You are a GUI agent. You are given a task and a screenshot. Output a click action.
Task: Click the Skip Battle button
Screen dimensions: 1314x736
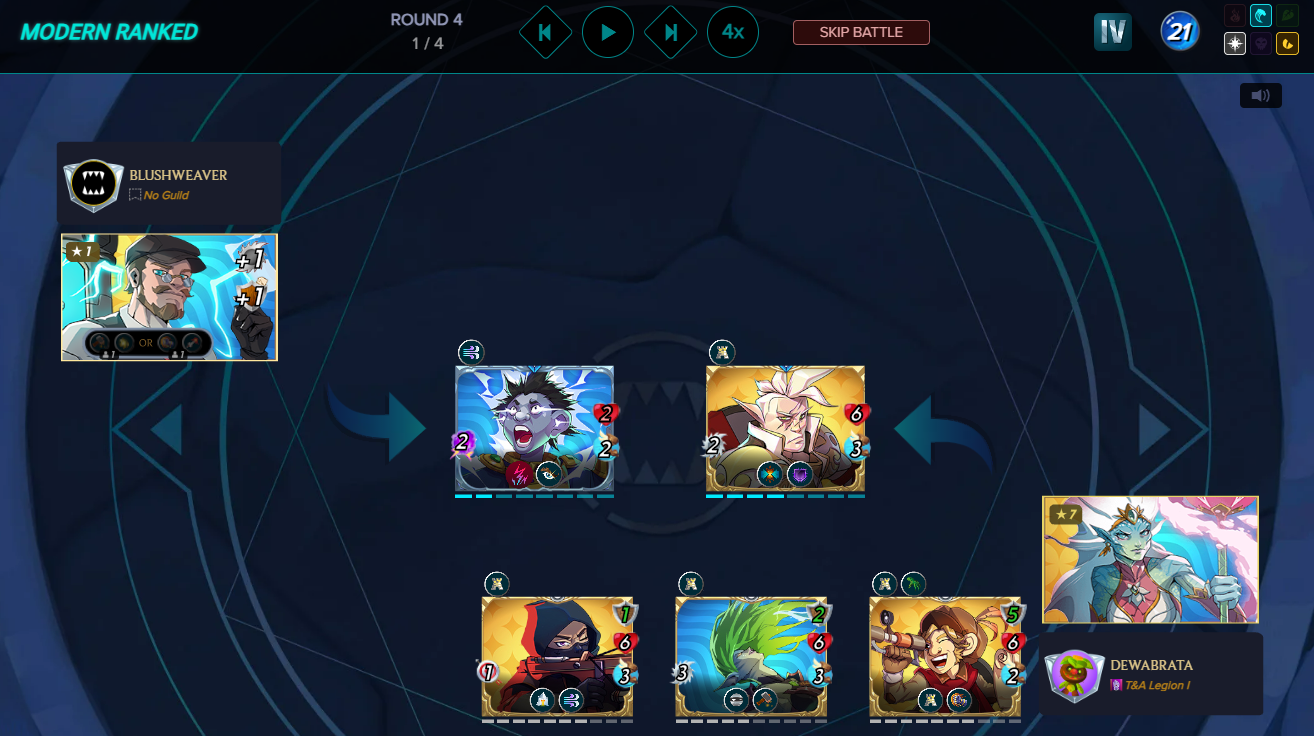coord(861,32)
